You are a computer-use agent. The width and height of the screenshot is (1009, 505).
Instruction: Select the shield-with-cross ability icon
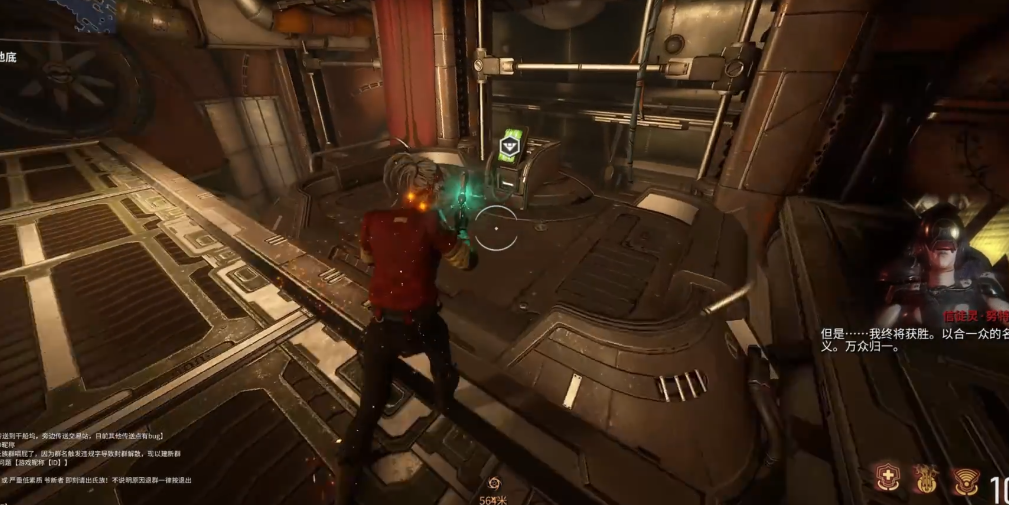pos(886,479)
